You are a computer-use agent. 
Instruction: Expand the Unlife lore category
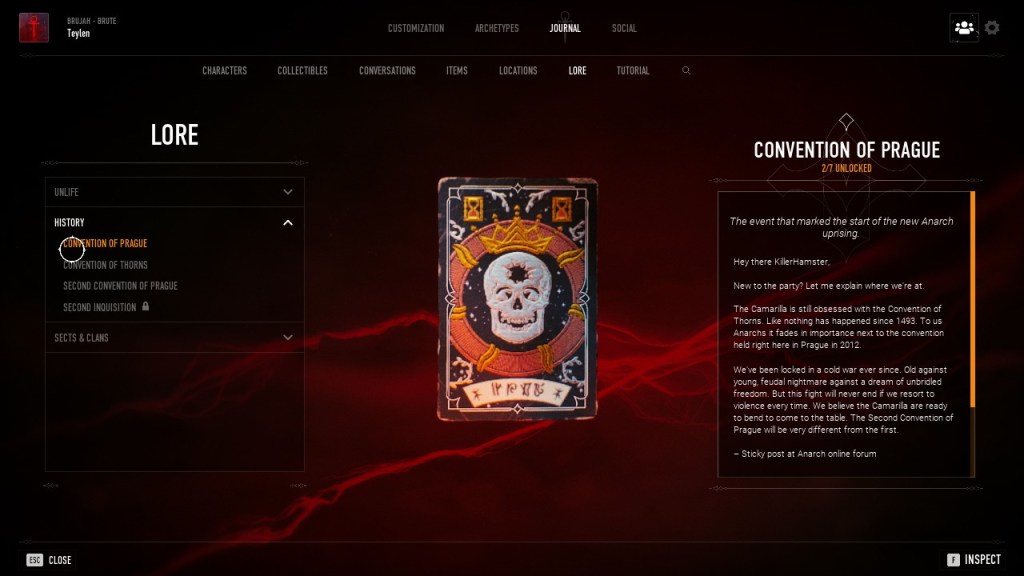click(x=175, y=192)
